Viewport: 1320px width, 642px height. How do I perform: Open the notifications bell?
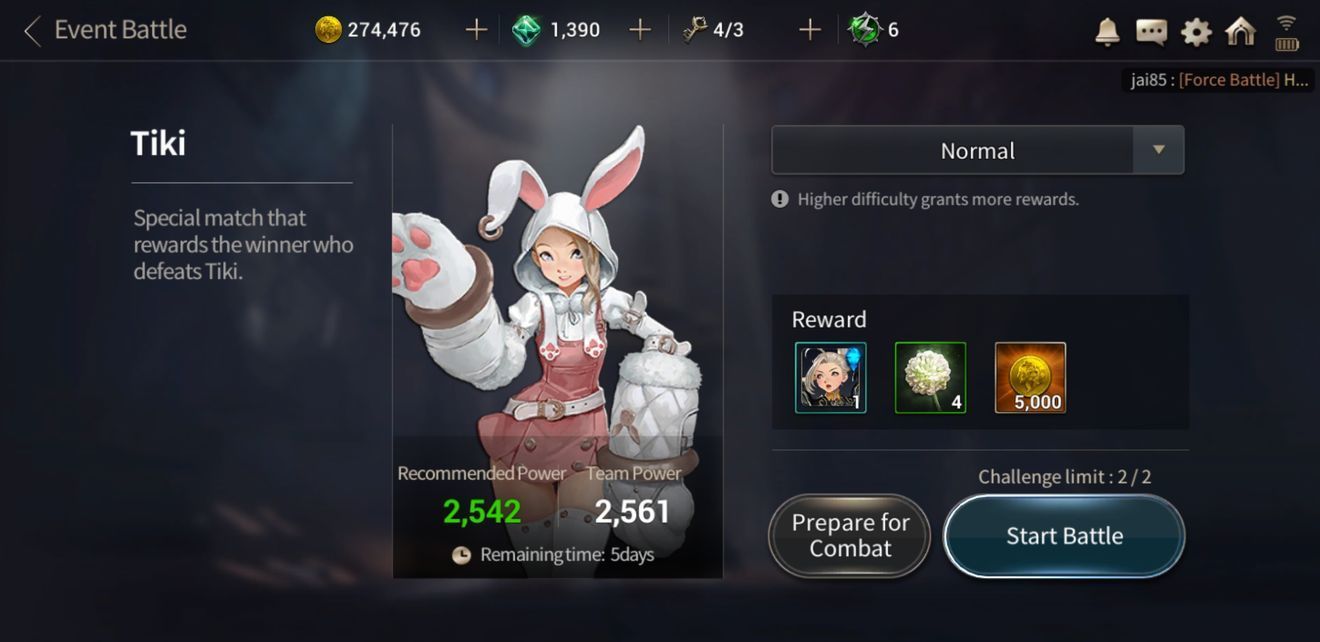1107,32
